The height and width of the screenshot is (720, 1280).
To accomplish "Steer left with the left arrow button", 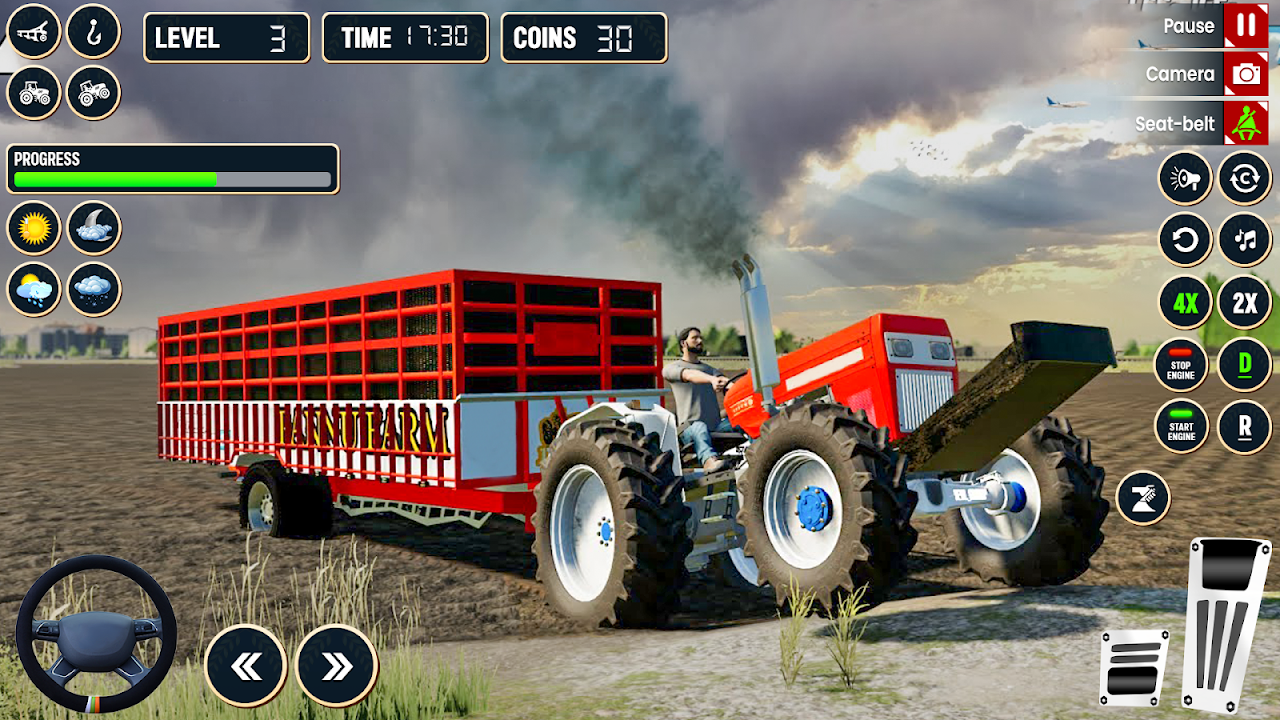I will [246, 666].
